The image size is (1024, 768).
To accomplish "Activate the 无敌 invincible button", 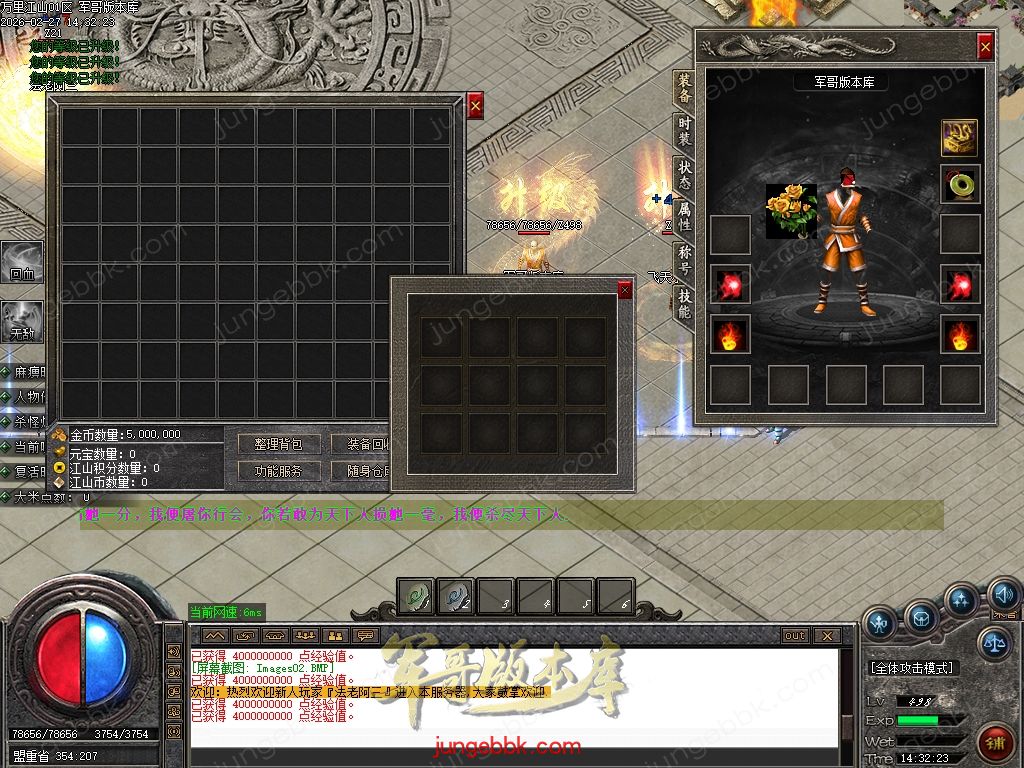I will coord(22,319).
